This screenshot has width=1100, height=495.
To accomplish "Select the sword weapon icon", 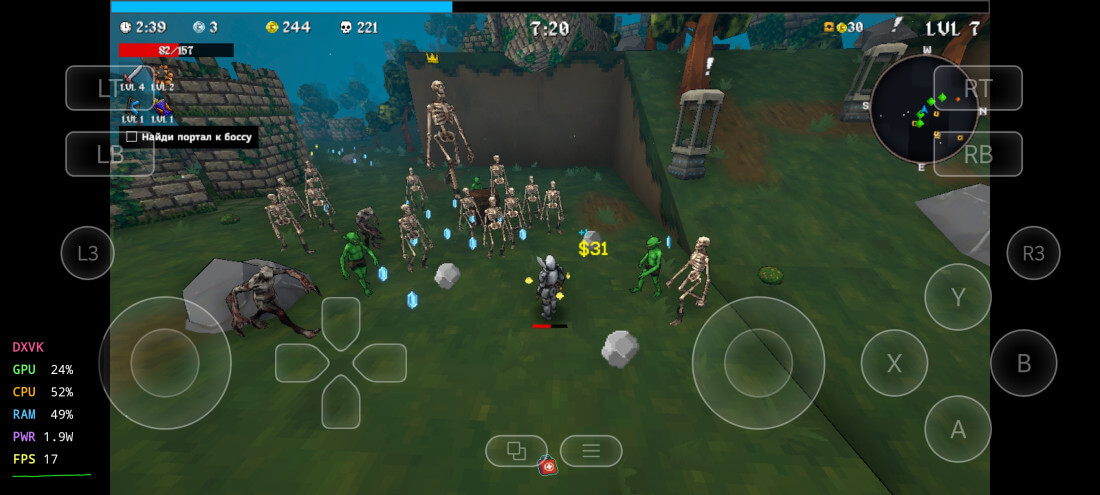I will click(x=132, y=75).
